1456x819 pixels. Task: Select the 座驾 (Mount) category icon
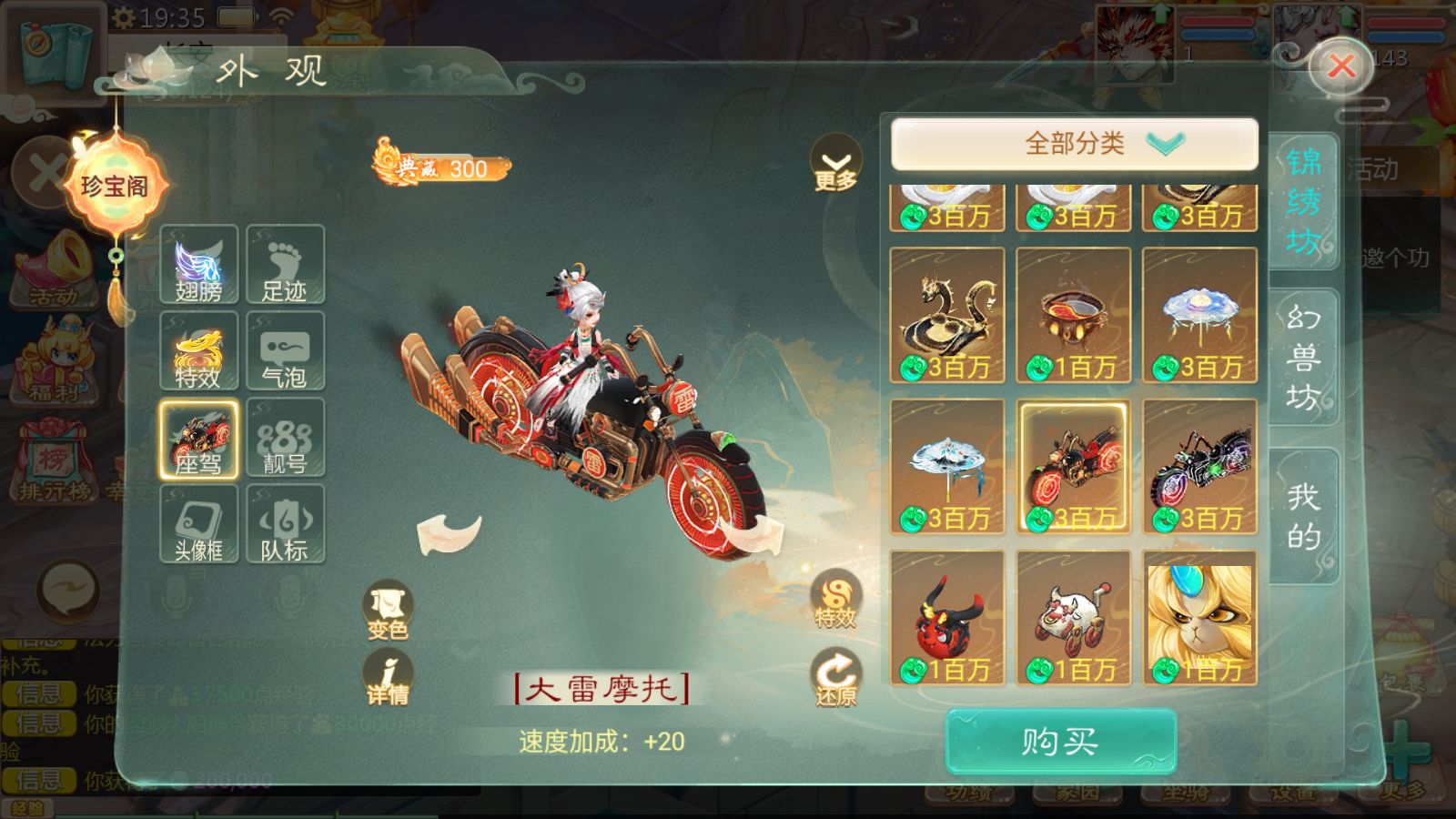click(198, 439)
